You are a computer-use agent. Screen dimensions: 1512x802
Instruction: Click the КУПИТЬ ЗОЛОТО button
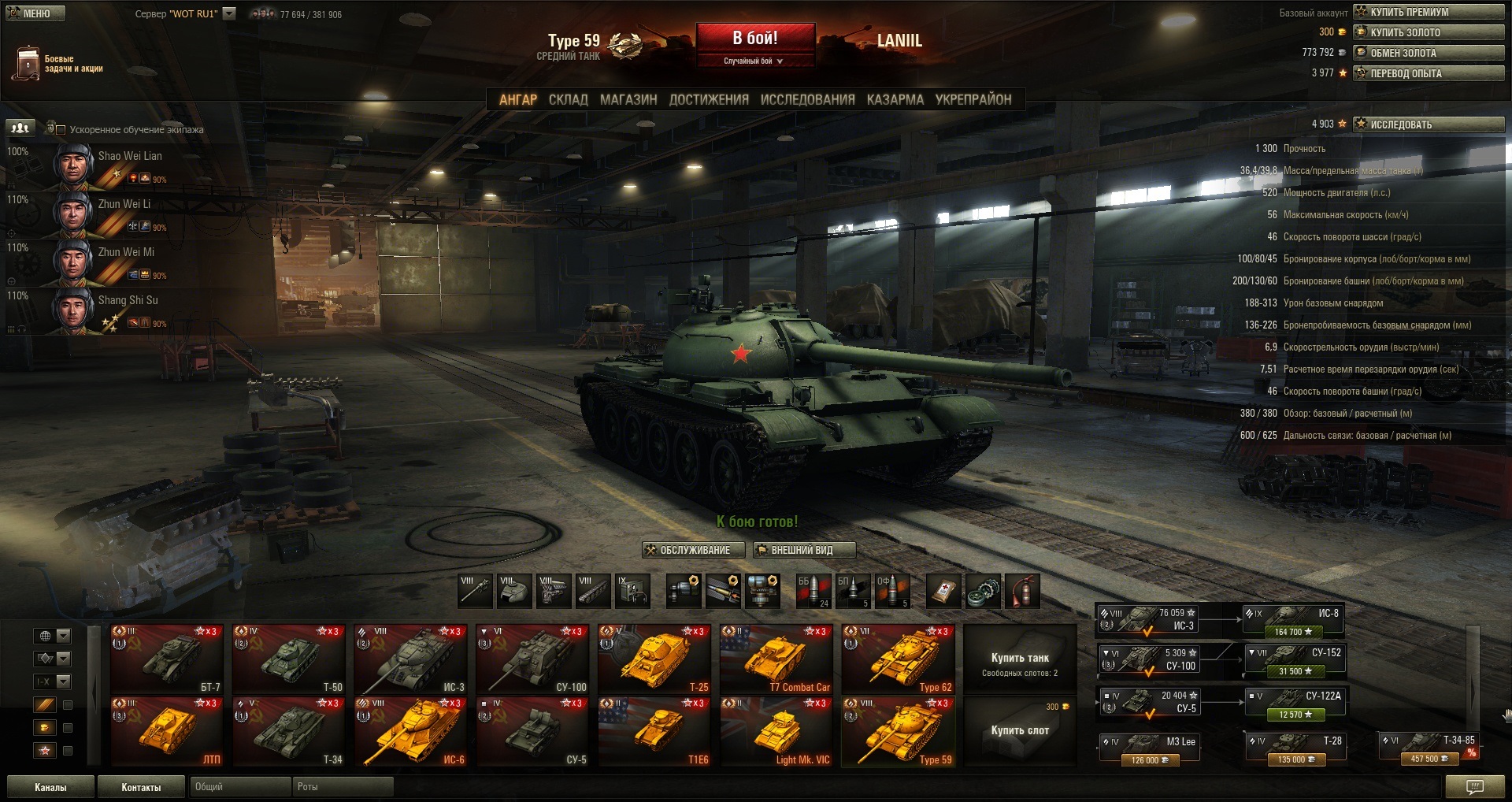(x=1428, y=32)
